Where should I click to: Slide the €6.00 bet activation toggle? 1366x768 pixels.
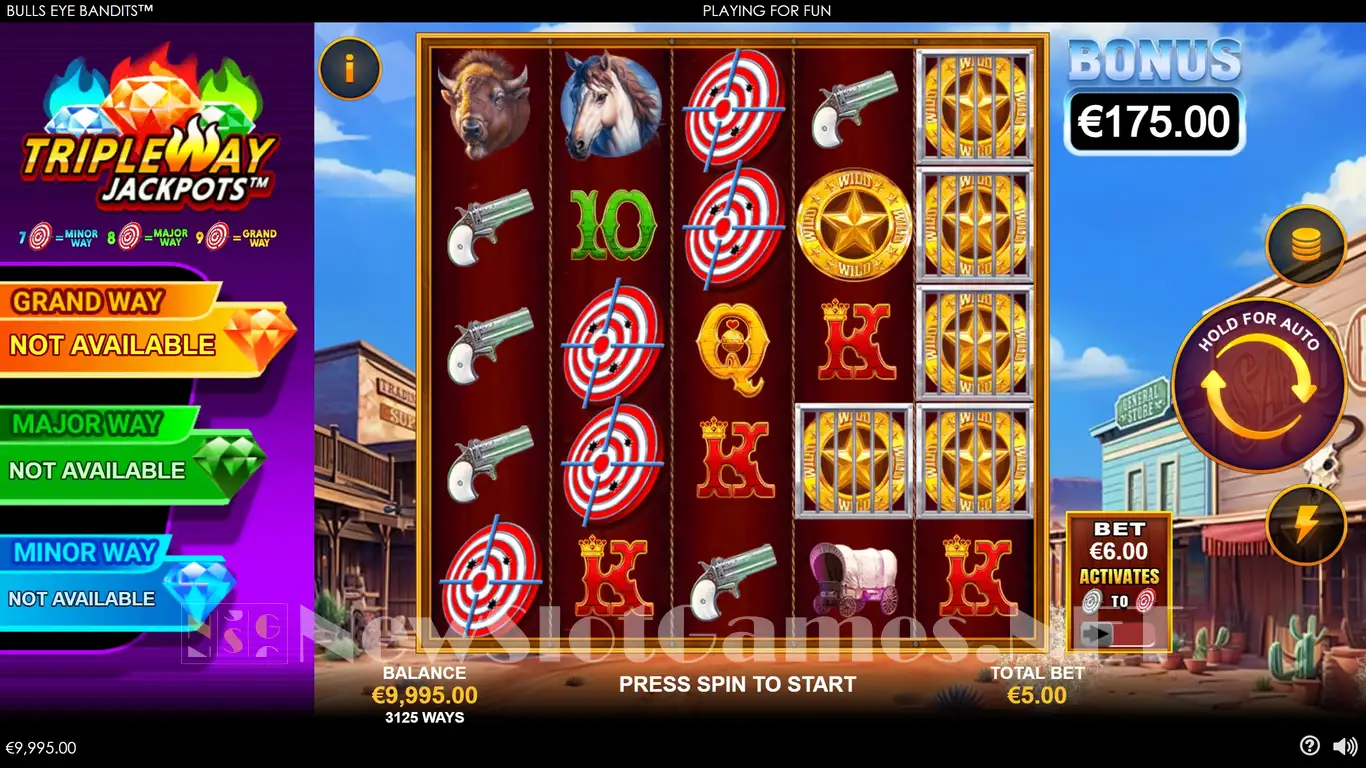pos(1119,633)
